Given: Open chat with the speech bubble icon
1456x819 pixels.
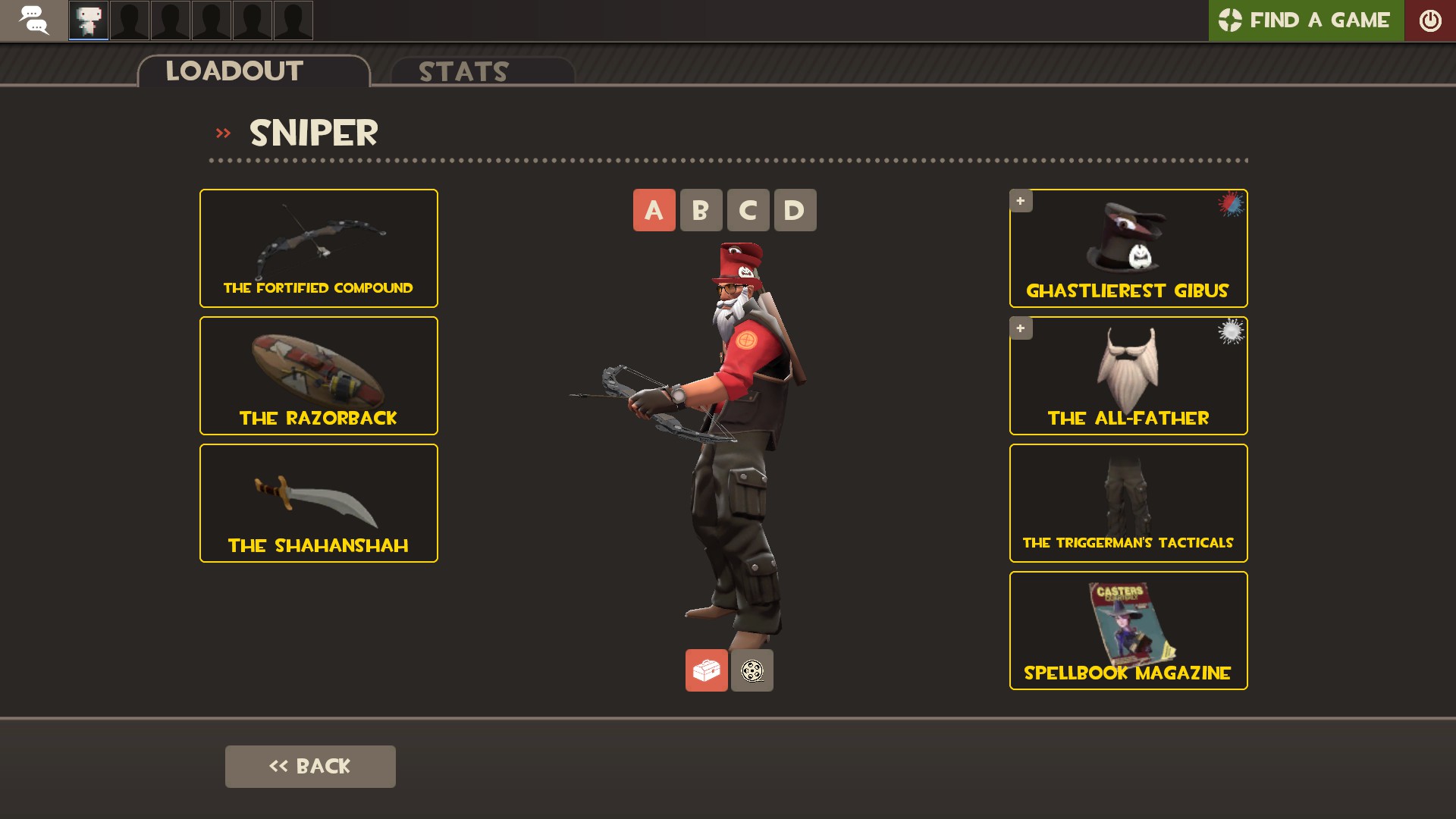Looking at the screenshot, I should [34, 20].
